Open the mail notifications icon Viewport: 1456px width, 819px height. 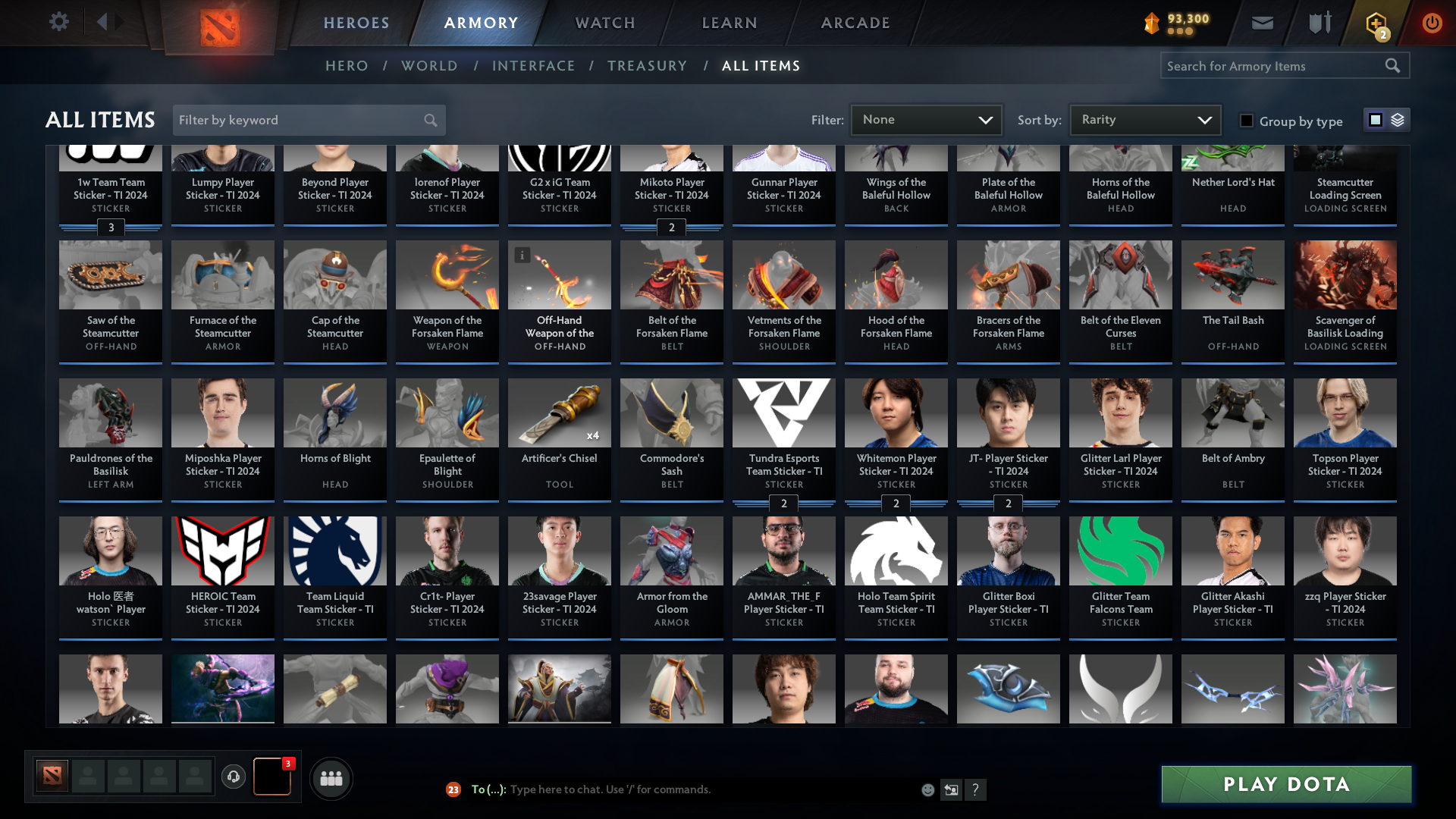[x=1262, y=23]
